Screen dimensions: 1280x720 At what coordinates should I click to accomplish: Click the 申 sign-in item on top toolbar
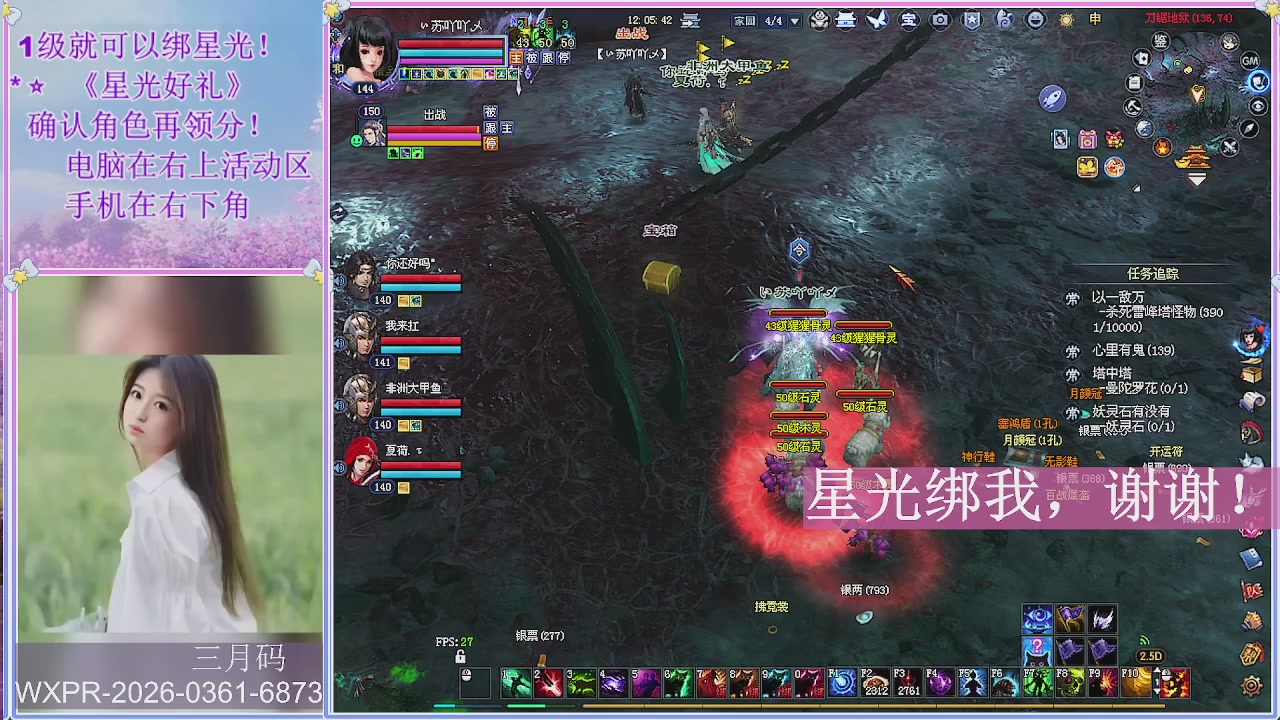[1097, 20]
